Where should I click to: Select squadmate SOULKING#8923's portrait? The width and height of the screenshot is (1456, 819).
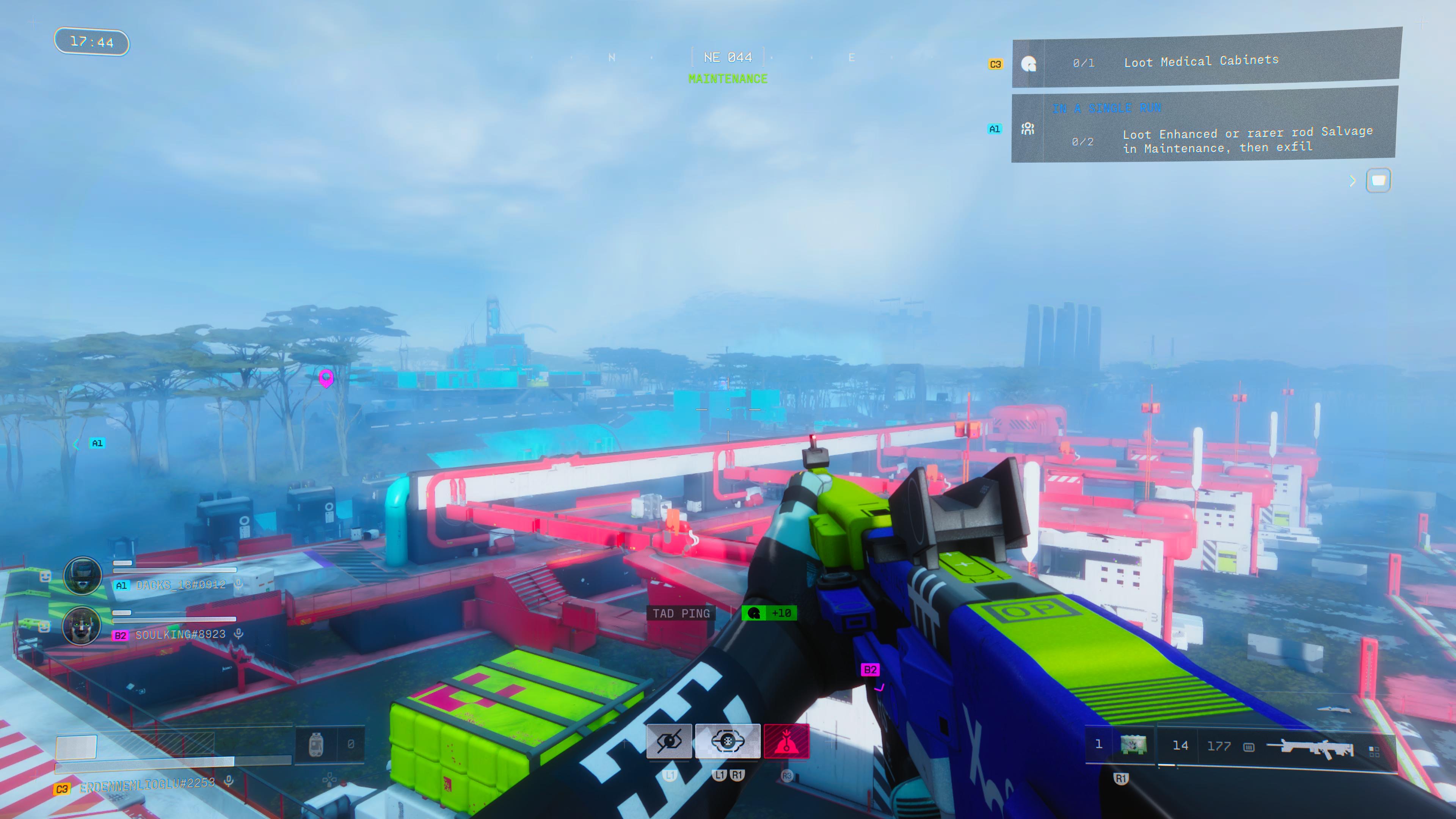coord(82,625)
